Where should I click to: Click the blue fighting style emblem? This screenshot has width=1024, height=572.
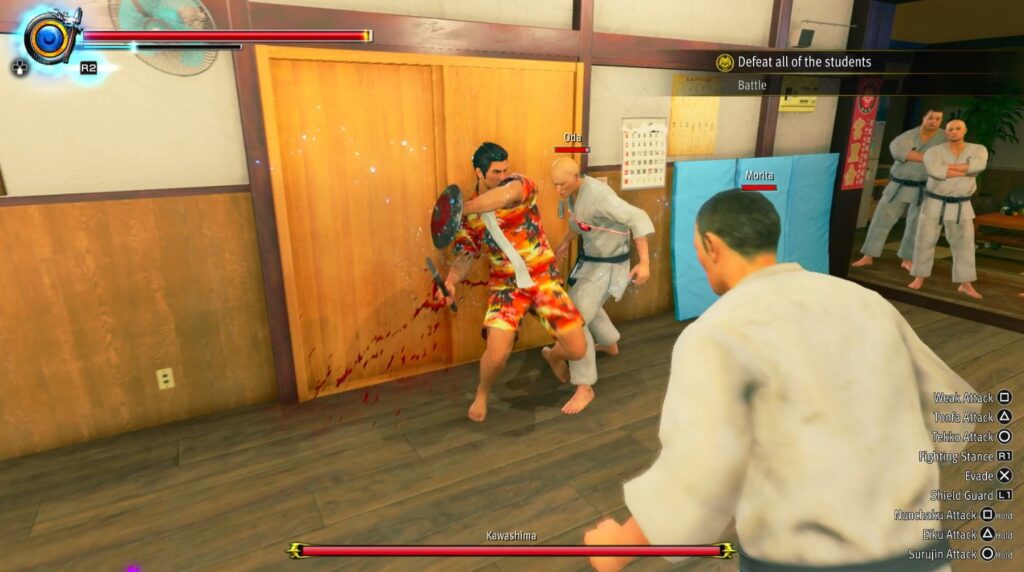coord(48,38)
